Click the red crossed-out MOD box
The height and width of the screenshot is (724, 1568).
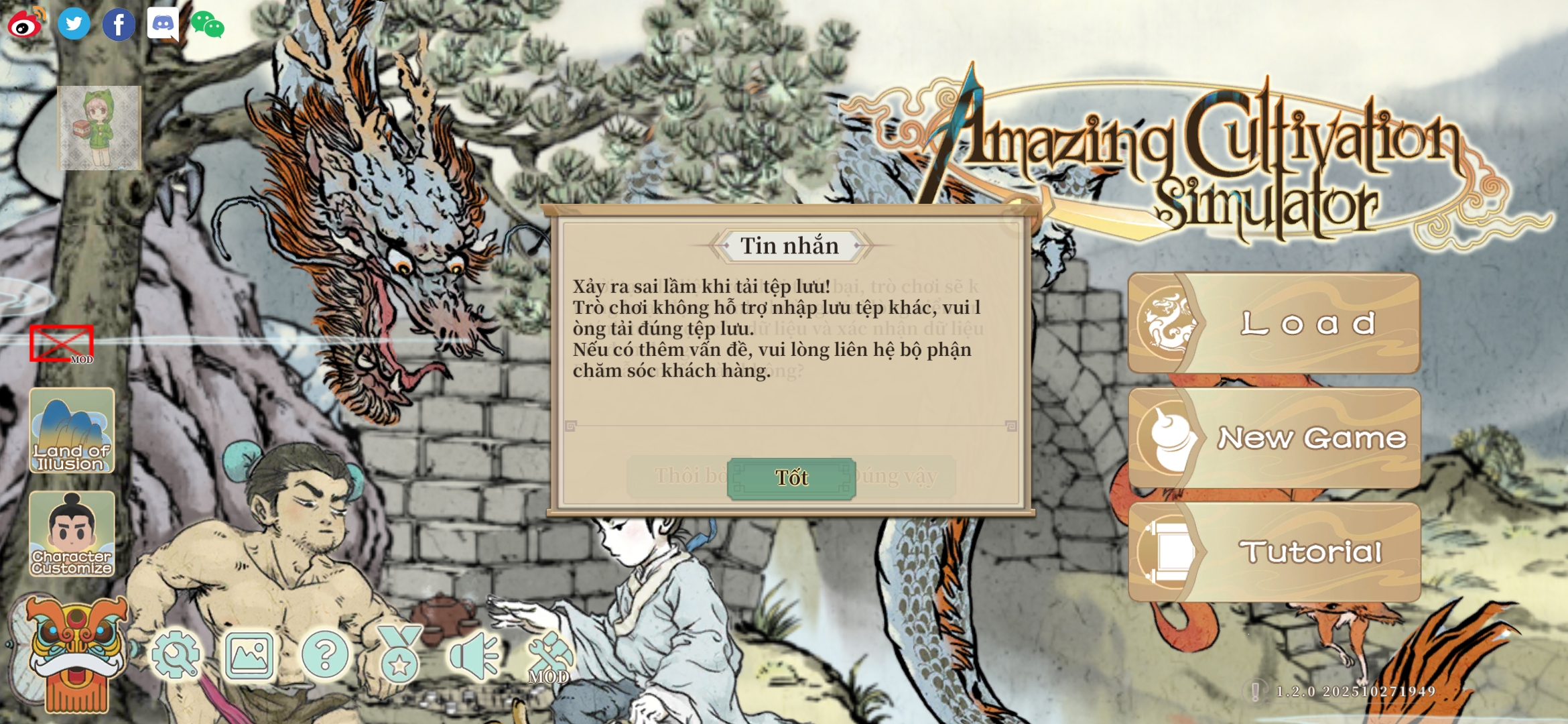point(62,344)
